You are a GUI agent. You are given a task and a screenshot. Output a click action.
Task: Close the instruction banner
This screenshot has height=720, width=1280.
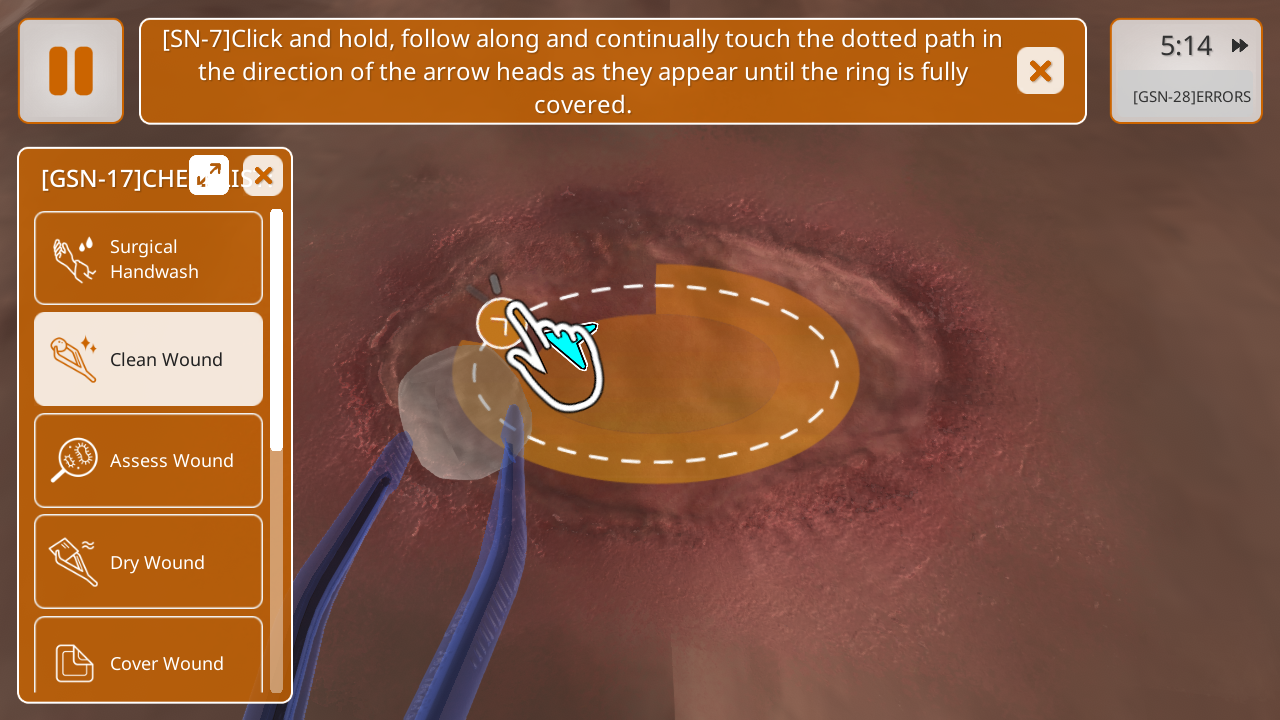click(x=1040, y=71)
